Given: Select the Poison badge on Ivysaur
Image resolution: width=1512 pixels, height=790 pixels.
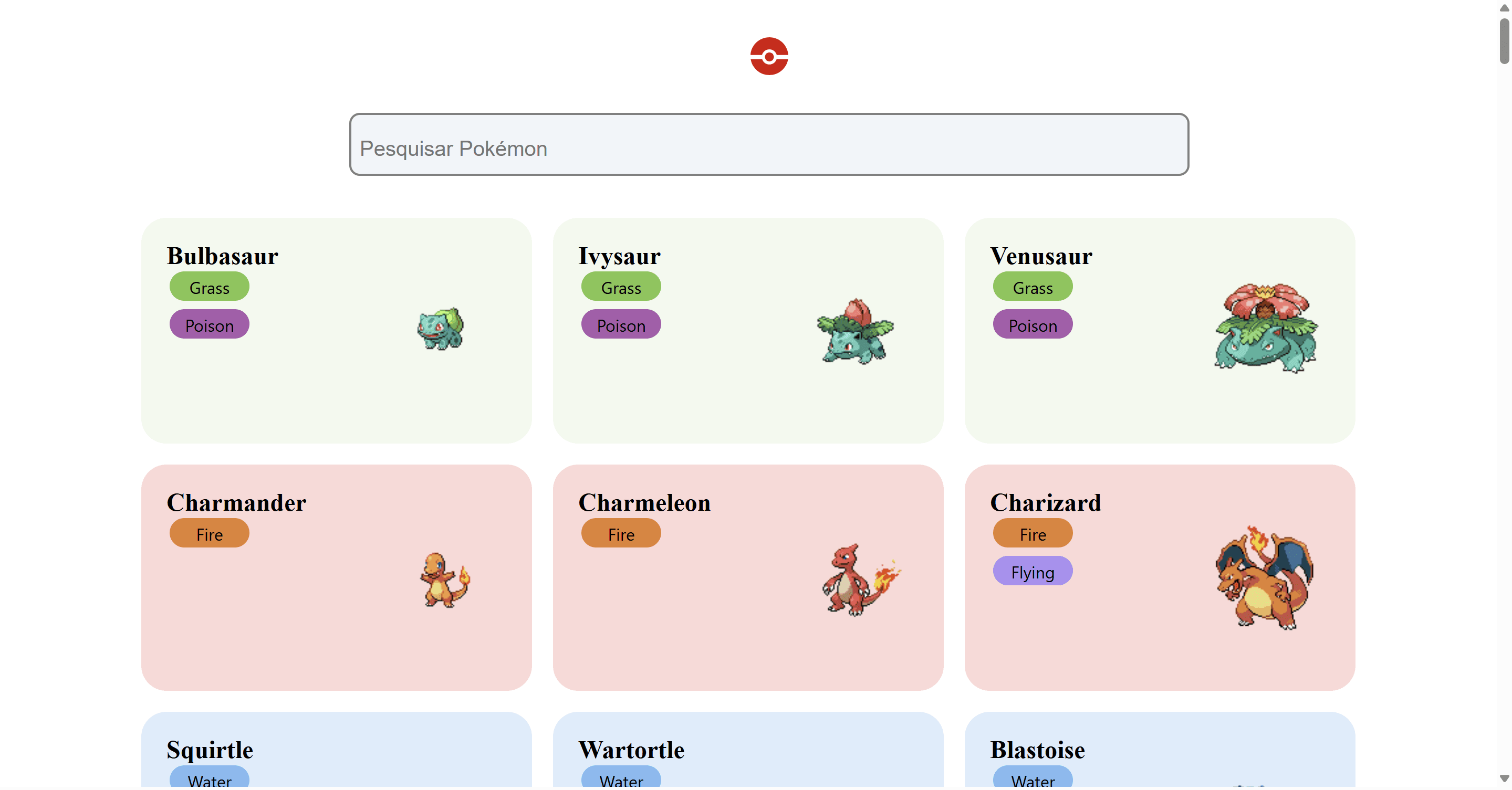Looking at the screenshot, I should [x=621, y=324].
